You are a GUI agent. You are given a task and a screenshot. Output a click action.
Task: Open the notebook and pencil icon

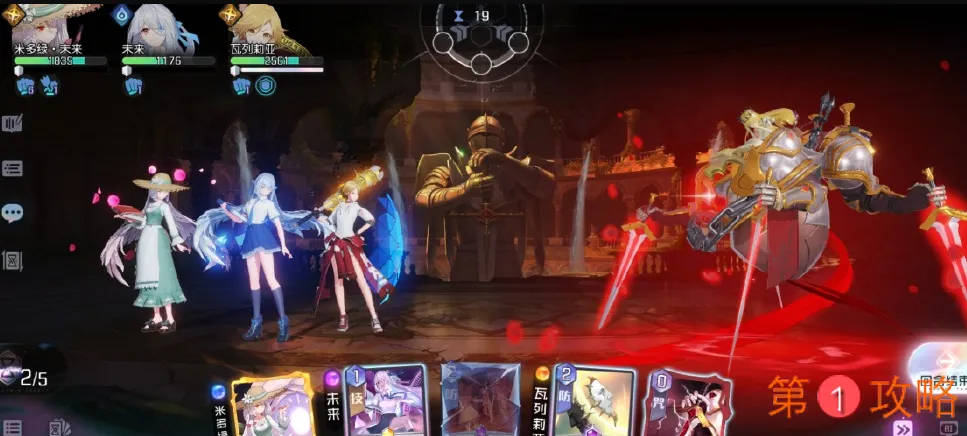12,123
